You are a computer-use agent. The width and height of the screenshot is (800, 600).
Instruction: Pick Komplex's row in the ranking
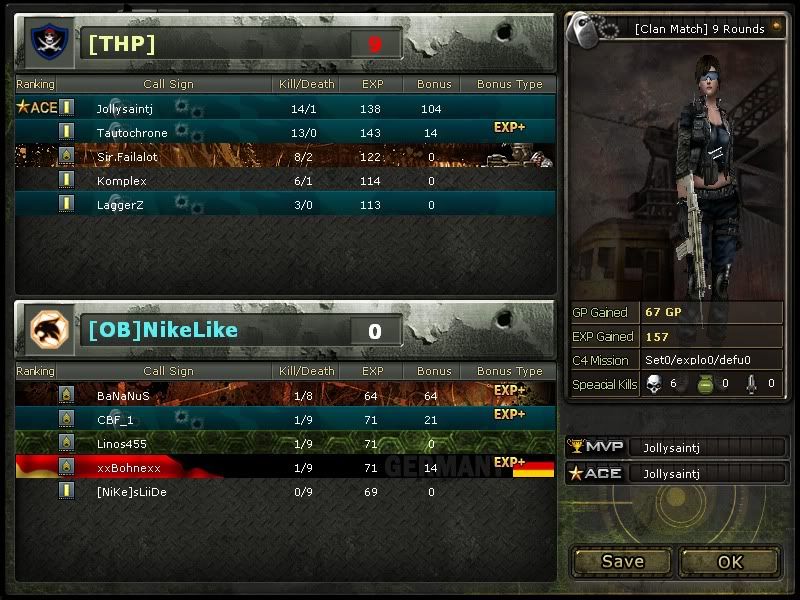pyautogui.click(x=285, y=181)
